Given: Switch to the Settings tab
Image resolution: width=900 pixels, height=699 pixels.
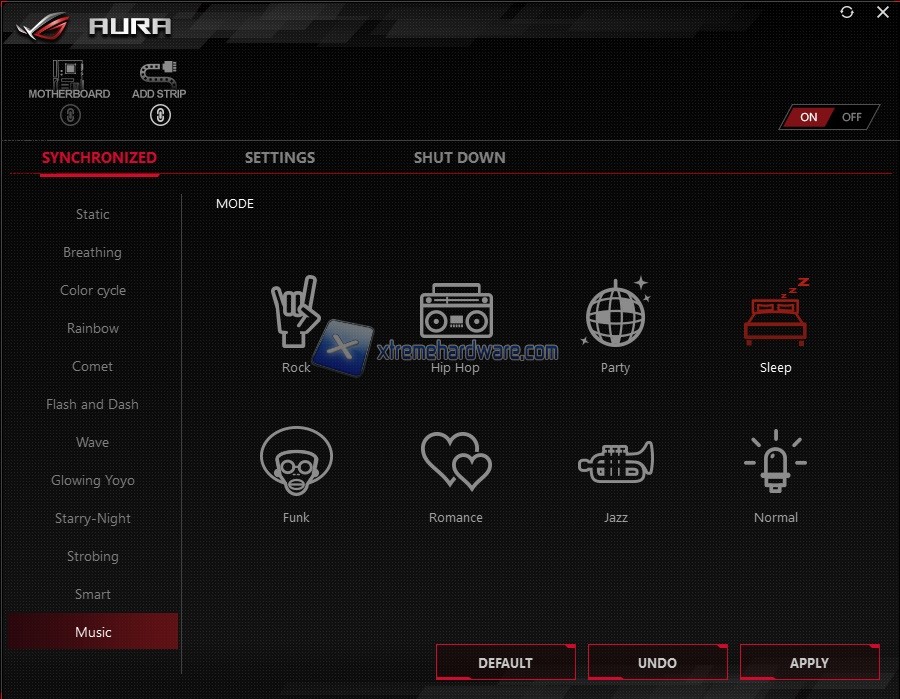Looking at the screenshot, I should [280, 158].
